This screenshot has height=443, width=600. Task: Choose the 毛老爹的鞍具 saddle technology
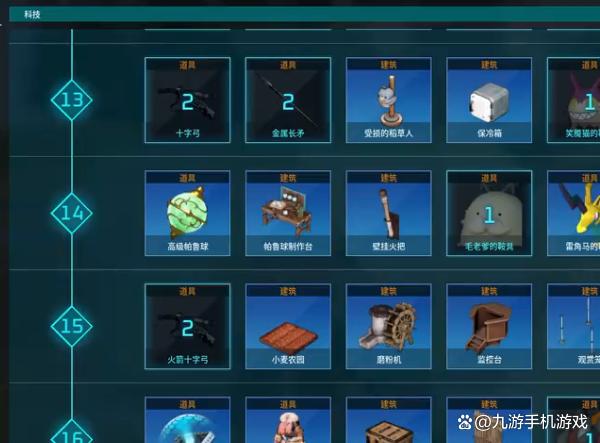(489, 212)
